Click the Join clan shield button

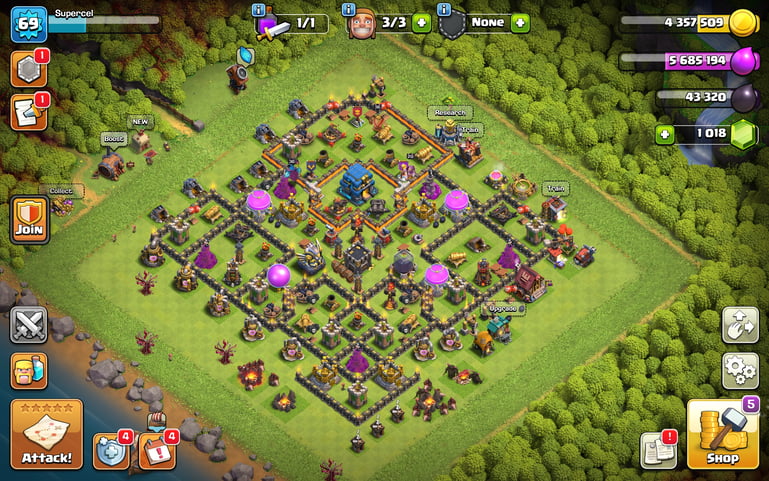(29, 219)
